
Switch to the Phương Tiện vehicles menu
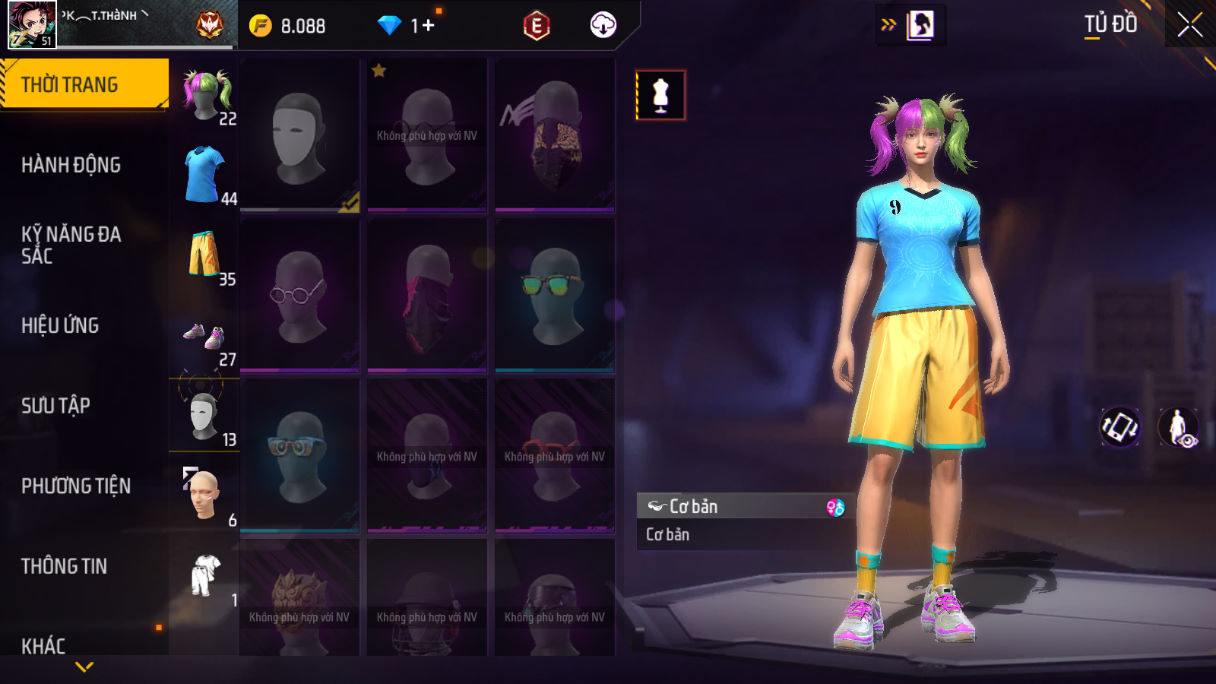click(76, 486)
